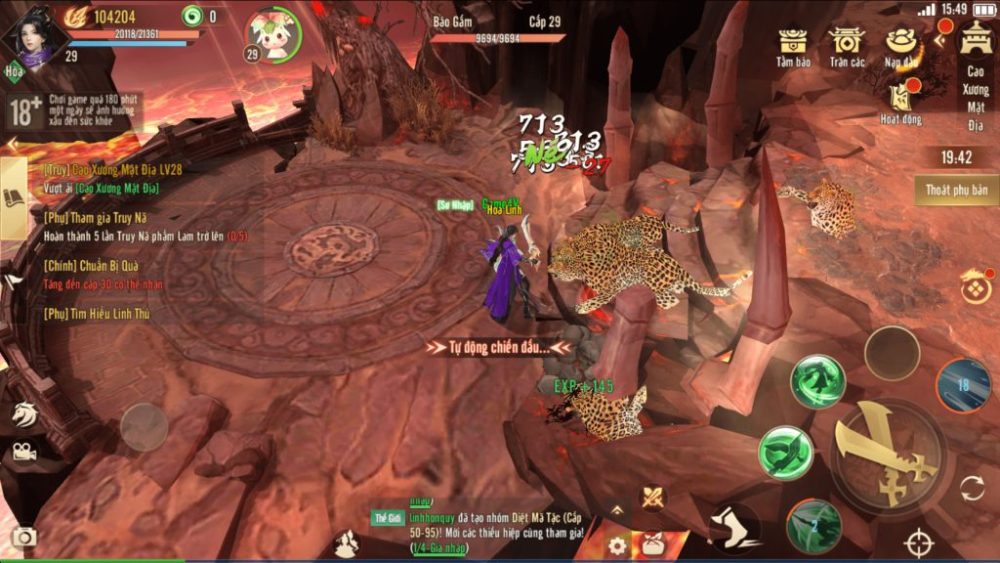
Task: Open the gear settings icon
Action: [x=617, y=546]
